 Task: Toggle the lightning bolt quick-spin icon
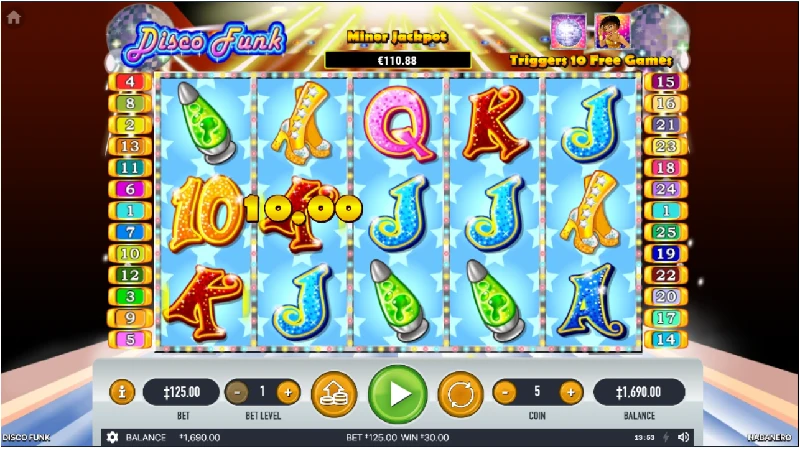667,438
